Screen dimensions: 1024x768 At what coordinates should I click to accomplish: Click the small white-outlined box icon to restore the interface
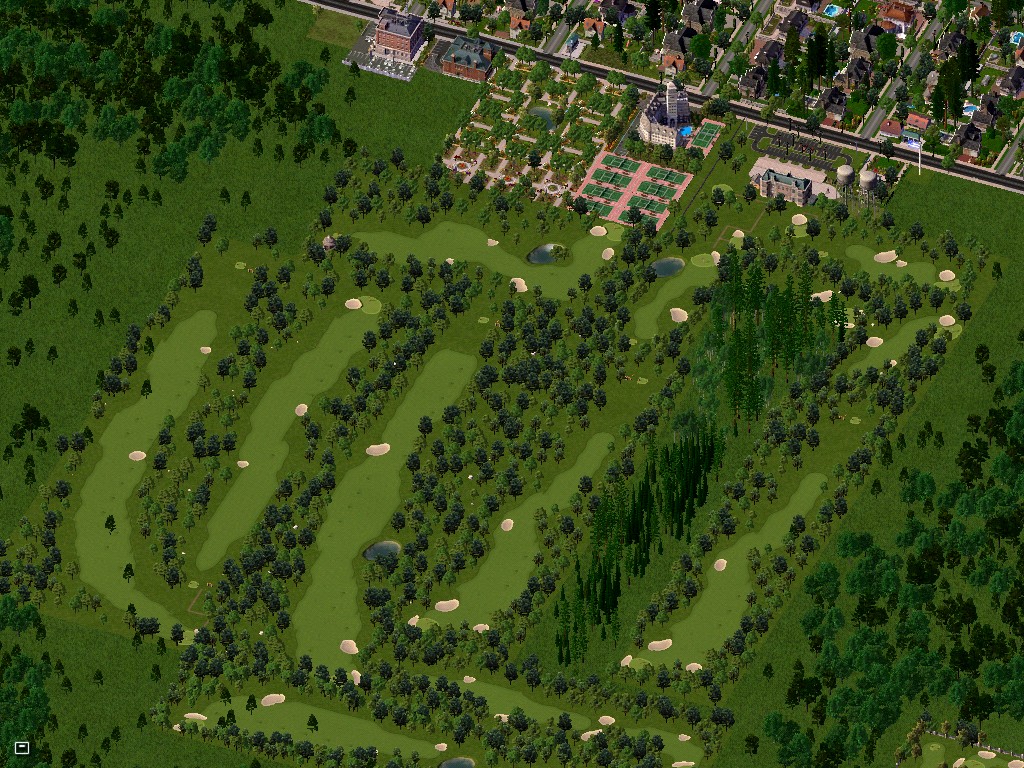click(x=22, y=747)
